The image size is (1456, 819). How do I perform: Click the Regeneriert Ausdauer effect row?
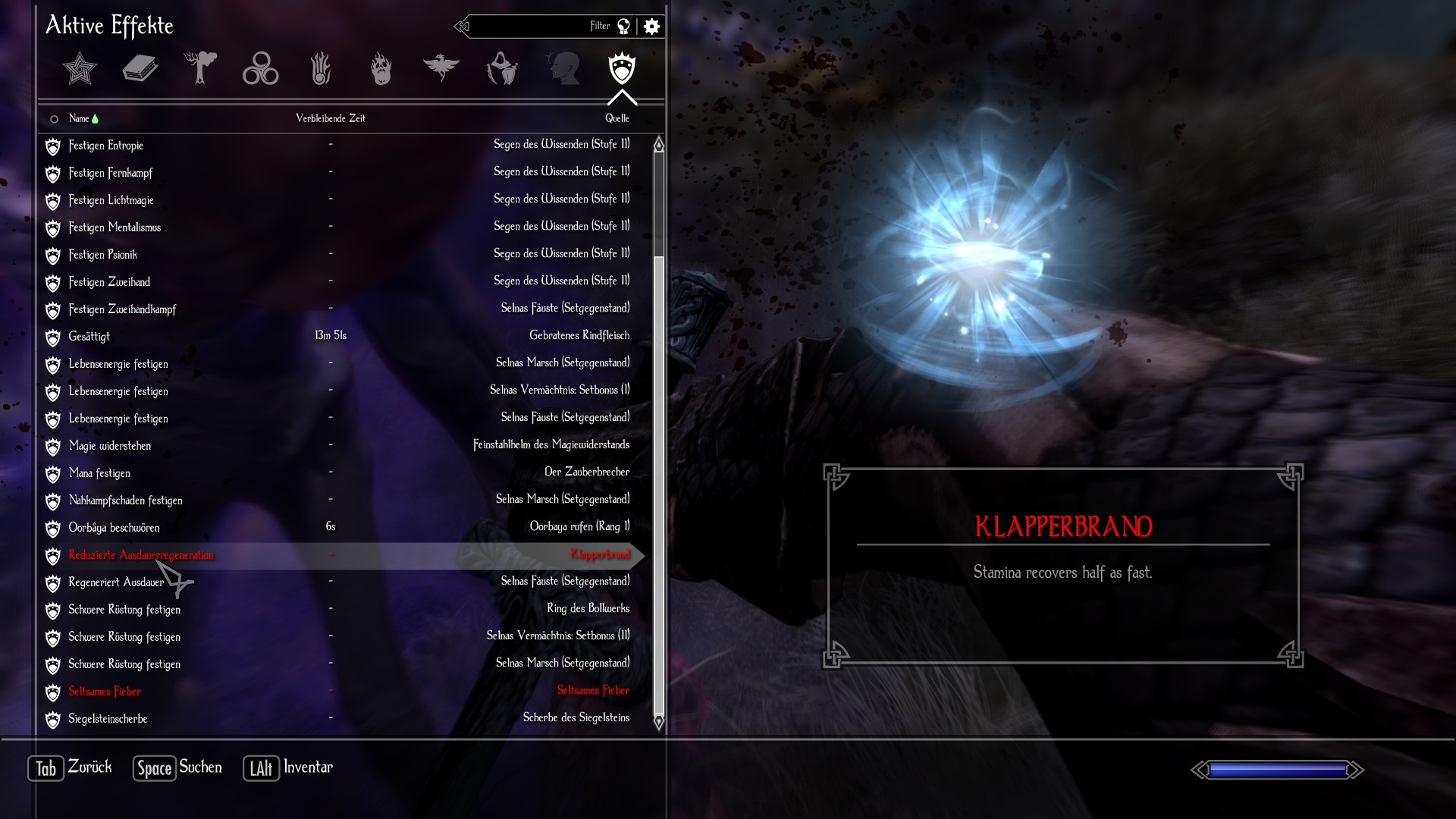pyautogui.click(x=116, y=582)
